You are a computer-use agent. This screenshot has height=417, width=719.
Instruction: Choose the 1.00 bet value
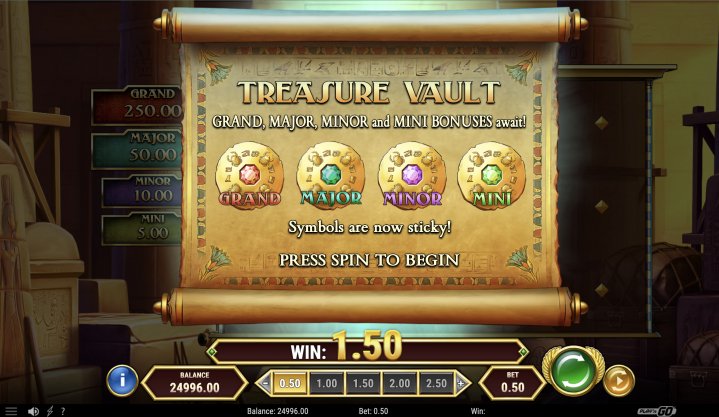pyautogui.click(x=326, y=383)
